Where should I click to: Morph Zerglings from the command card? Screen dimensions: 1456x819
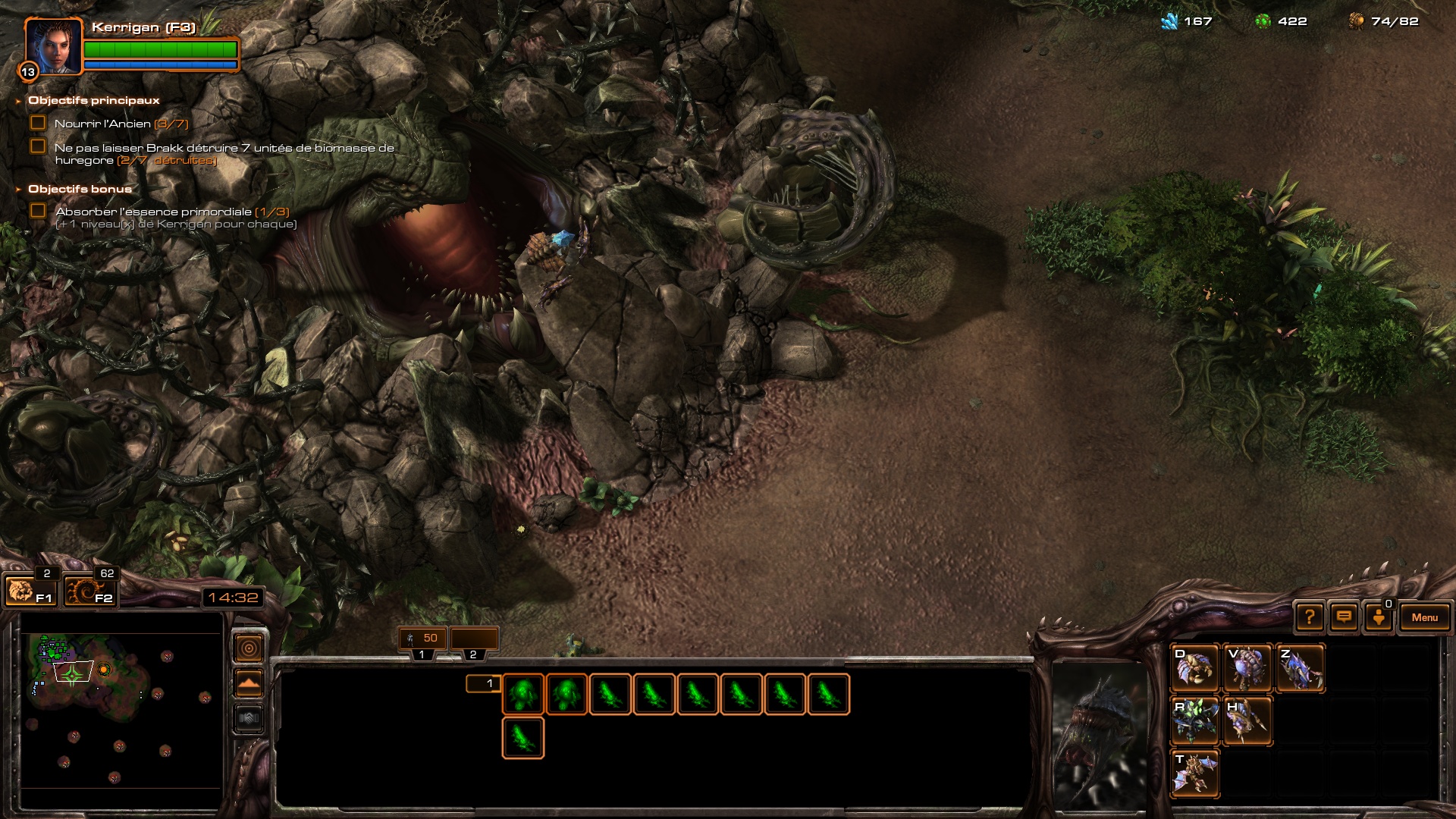[1300, 668]
